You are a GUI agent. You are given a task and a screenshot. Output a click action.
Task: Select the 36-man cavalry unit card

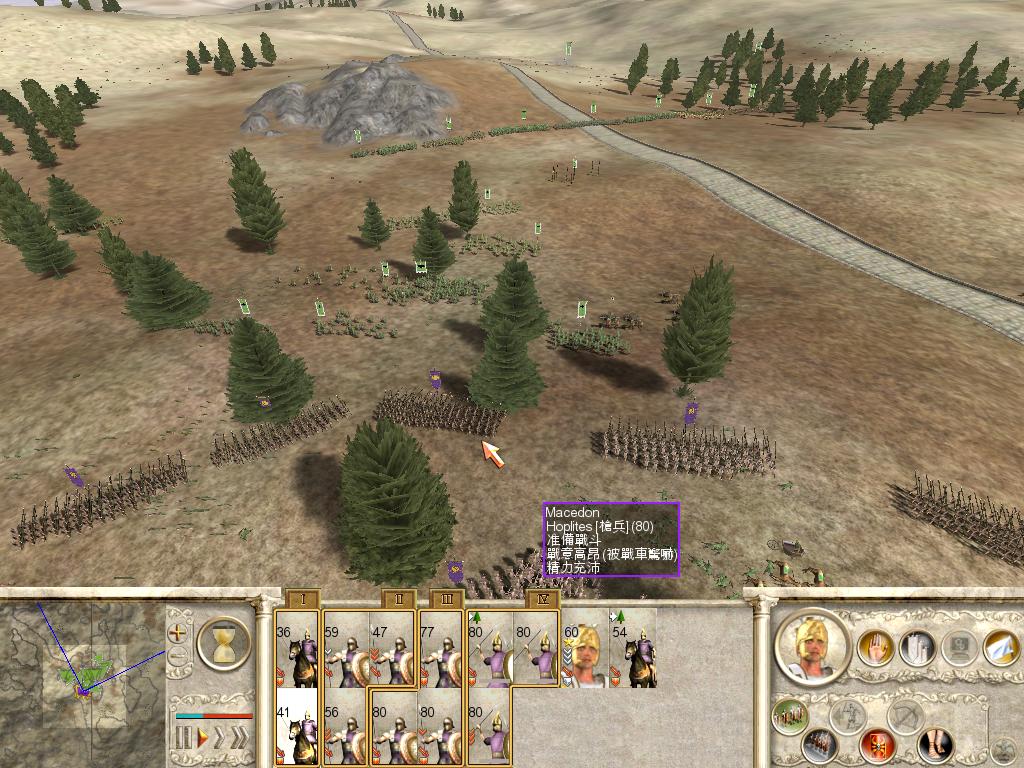coord(297,652)
